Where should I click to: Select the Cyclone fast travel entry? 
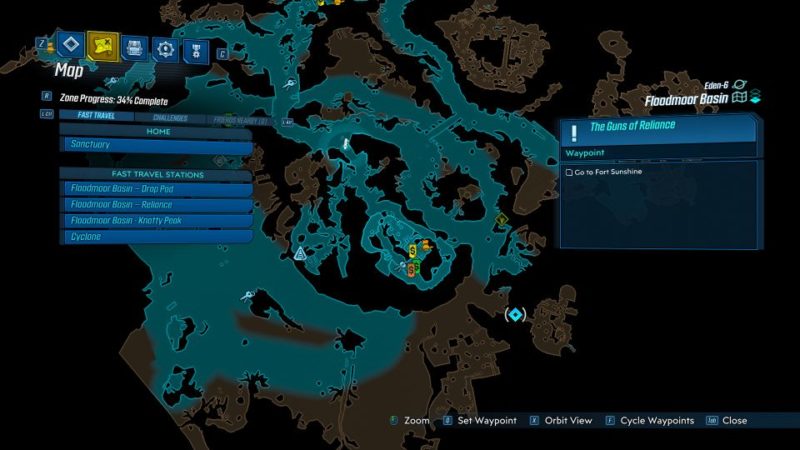pos(156,237)
